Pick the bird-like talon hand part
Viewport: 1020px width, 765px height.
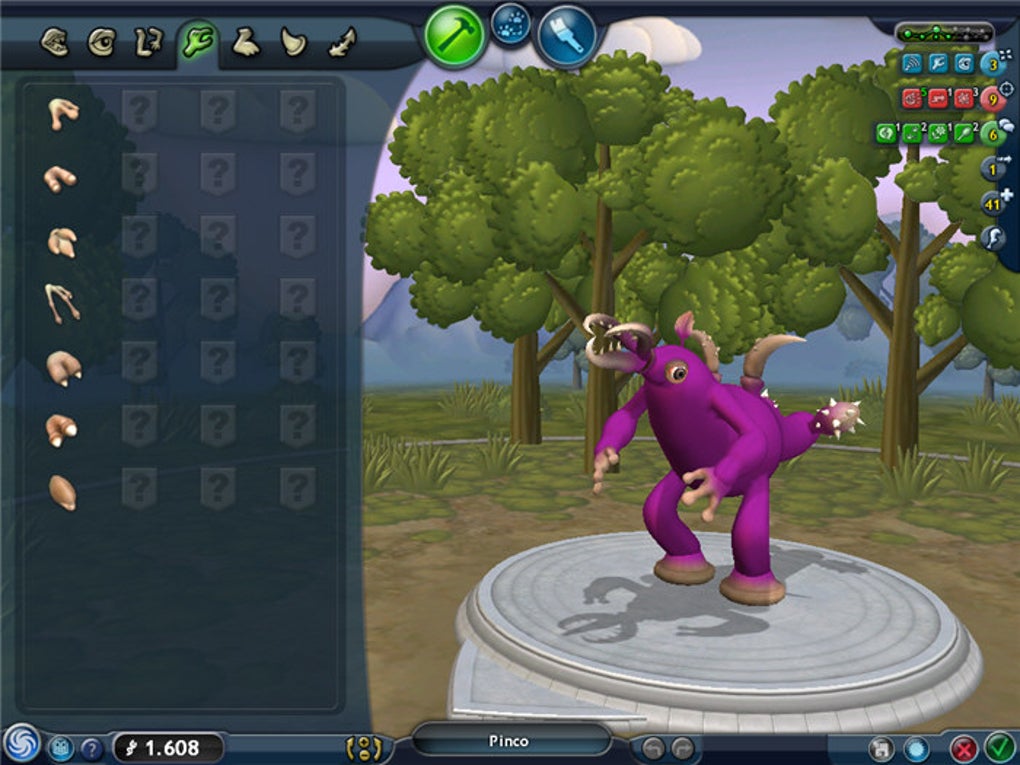coord(62,302)
